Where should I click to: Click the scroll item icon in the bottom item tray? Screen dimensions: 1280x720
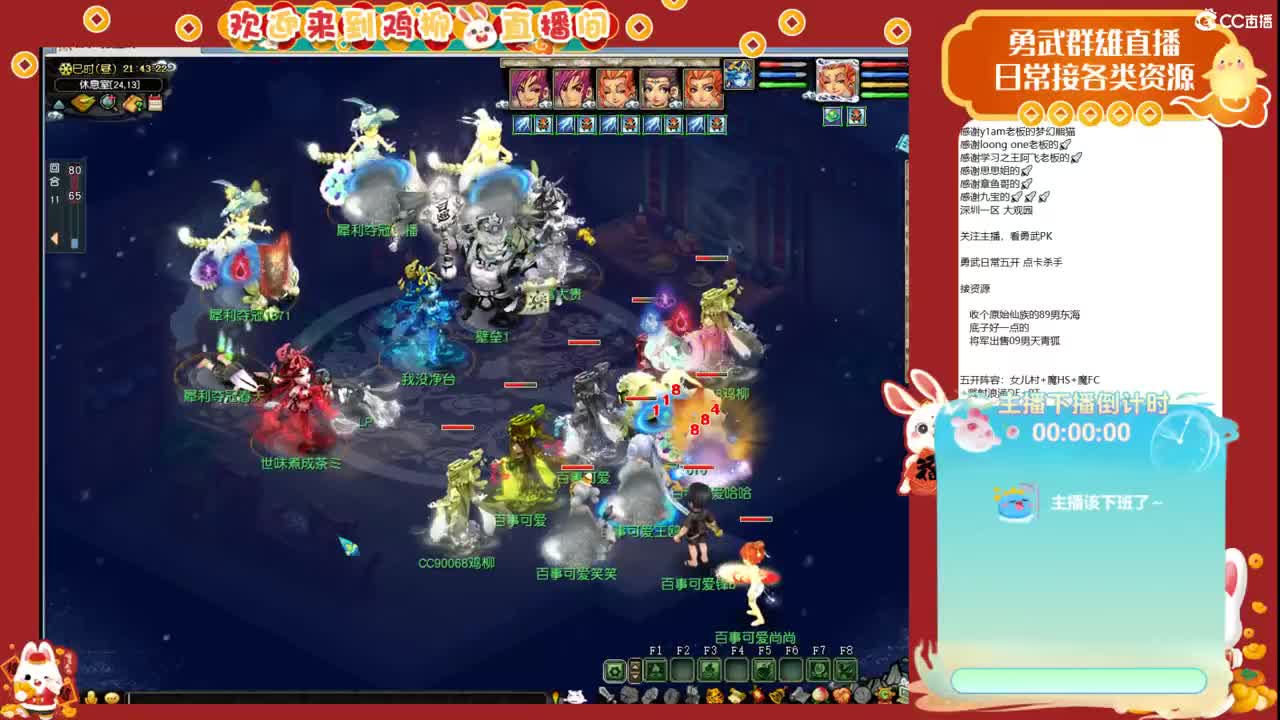point(735,694)
